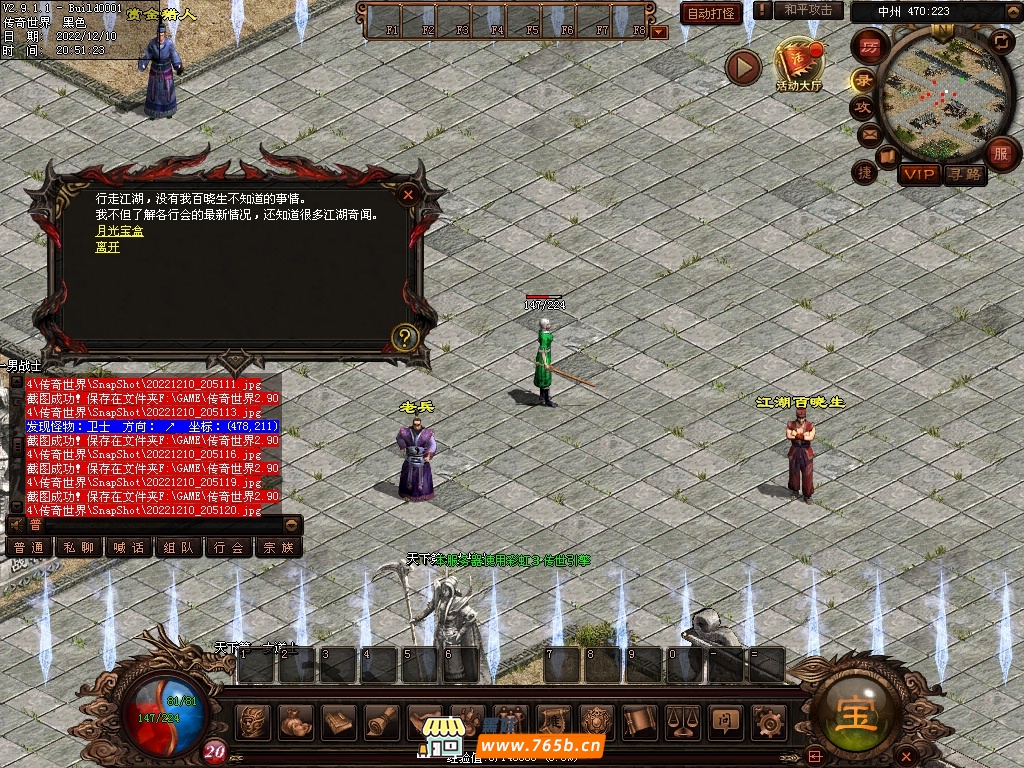Change the 和平攻击 attack mode

click(808, 10)
